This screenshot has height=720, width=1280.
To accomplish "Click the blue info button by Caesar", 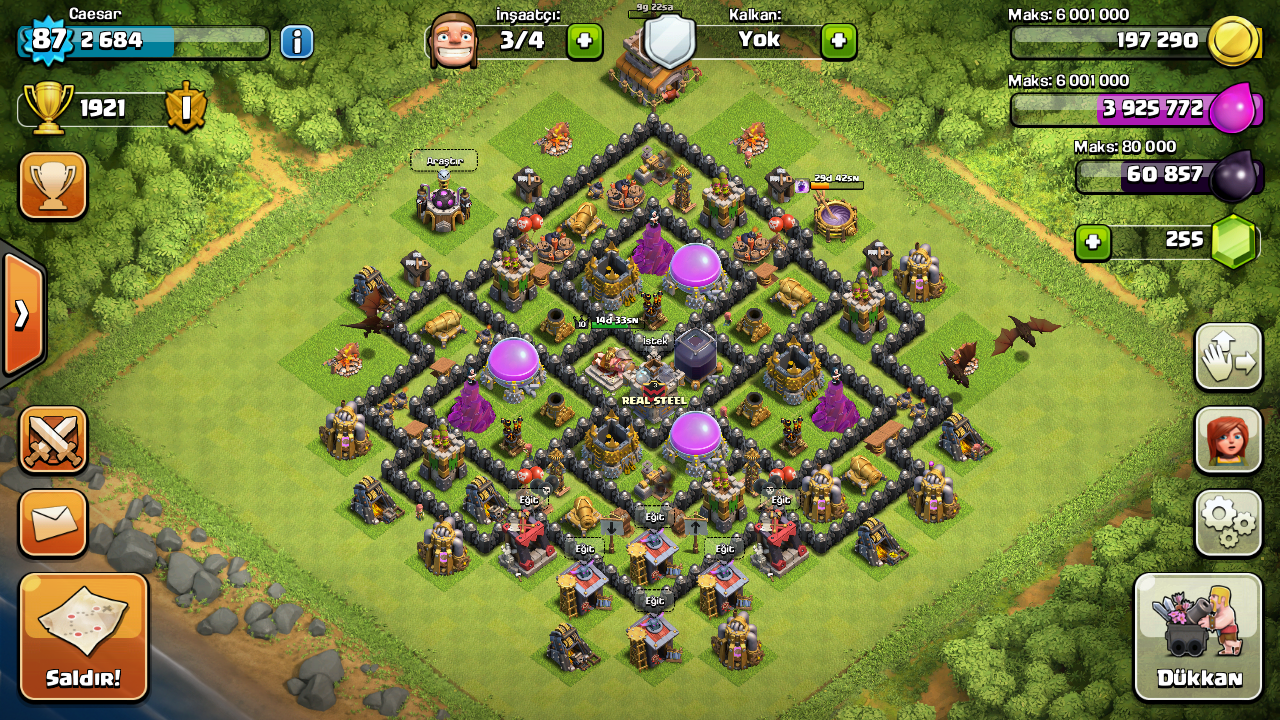I will pyautogui.click(x=297, y=42).
